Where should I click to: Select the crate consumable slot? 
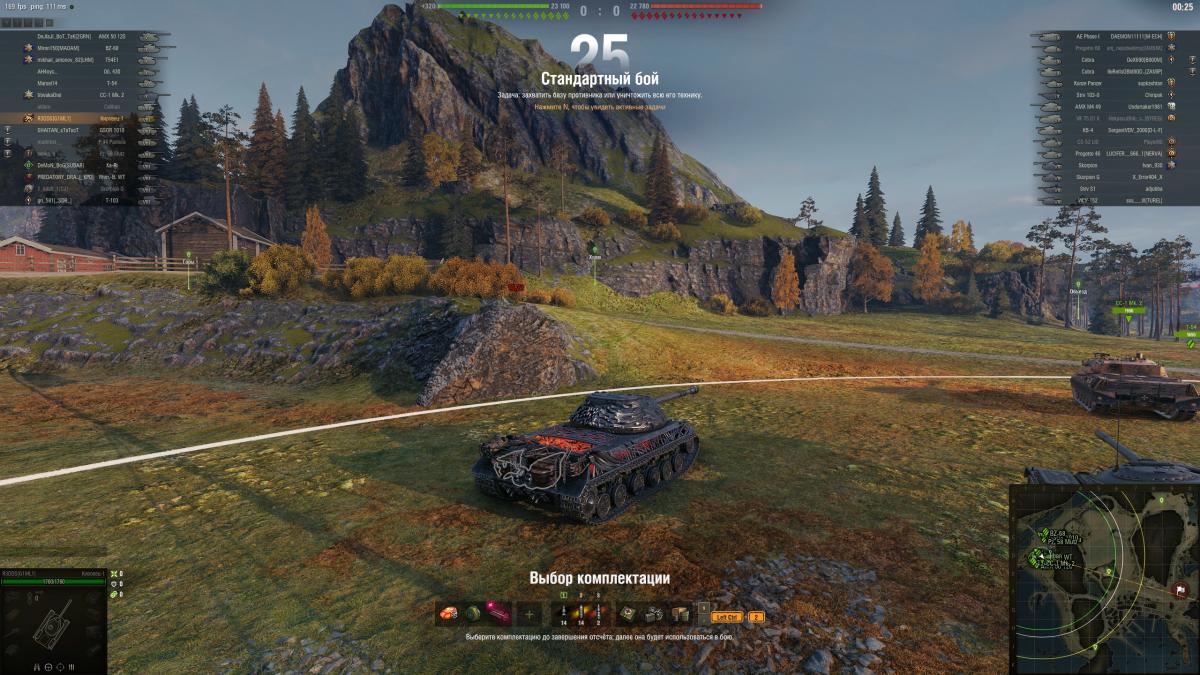(679, 614)
